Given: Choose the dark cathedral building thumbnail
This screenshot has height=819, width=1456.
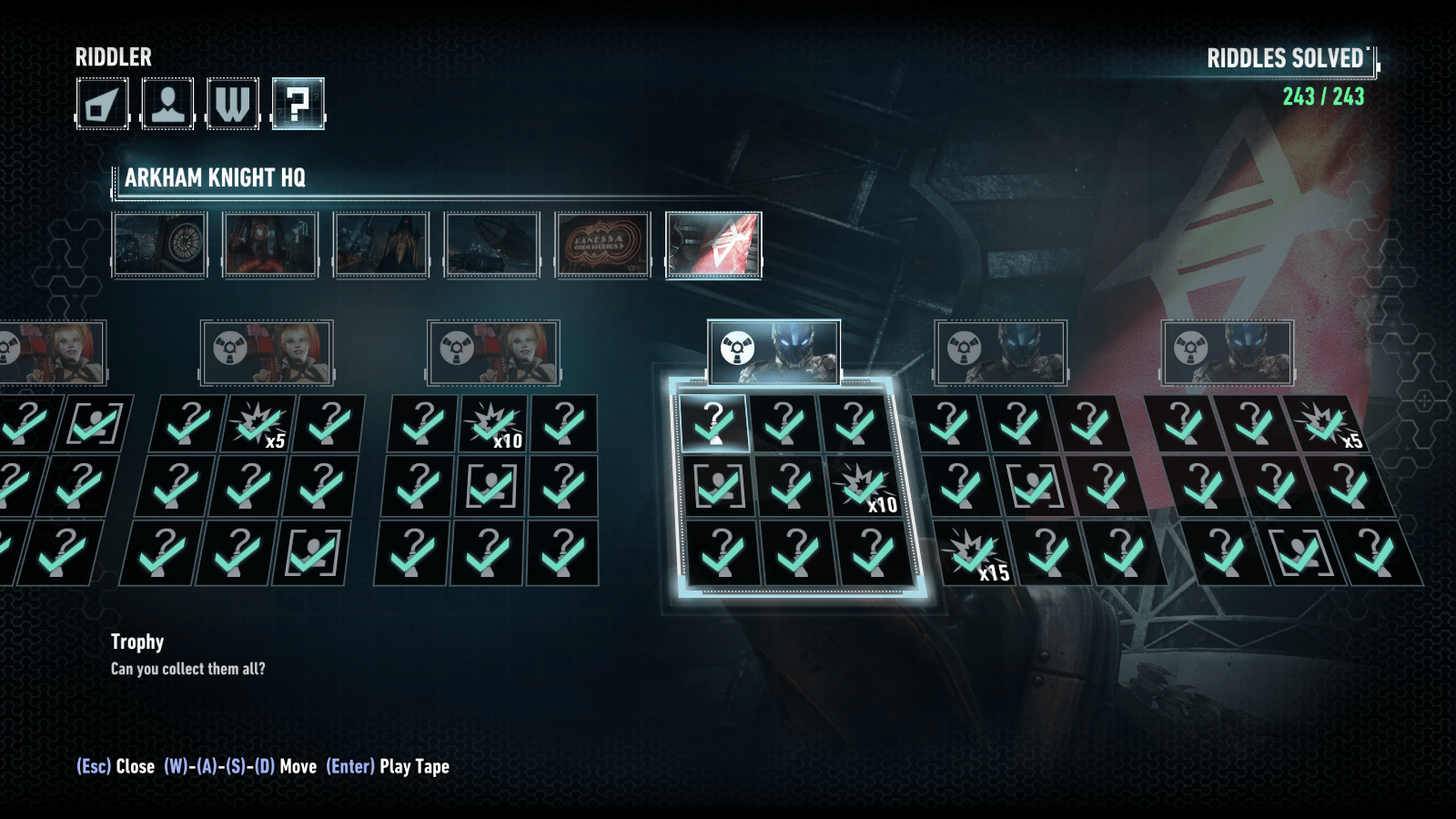Looking at the screenshot, I should (x=381, y=244).
